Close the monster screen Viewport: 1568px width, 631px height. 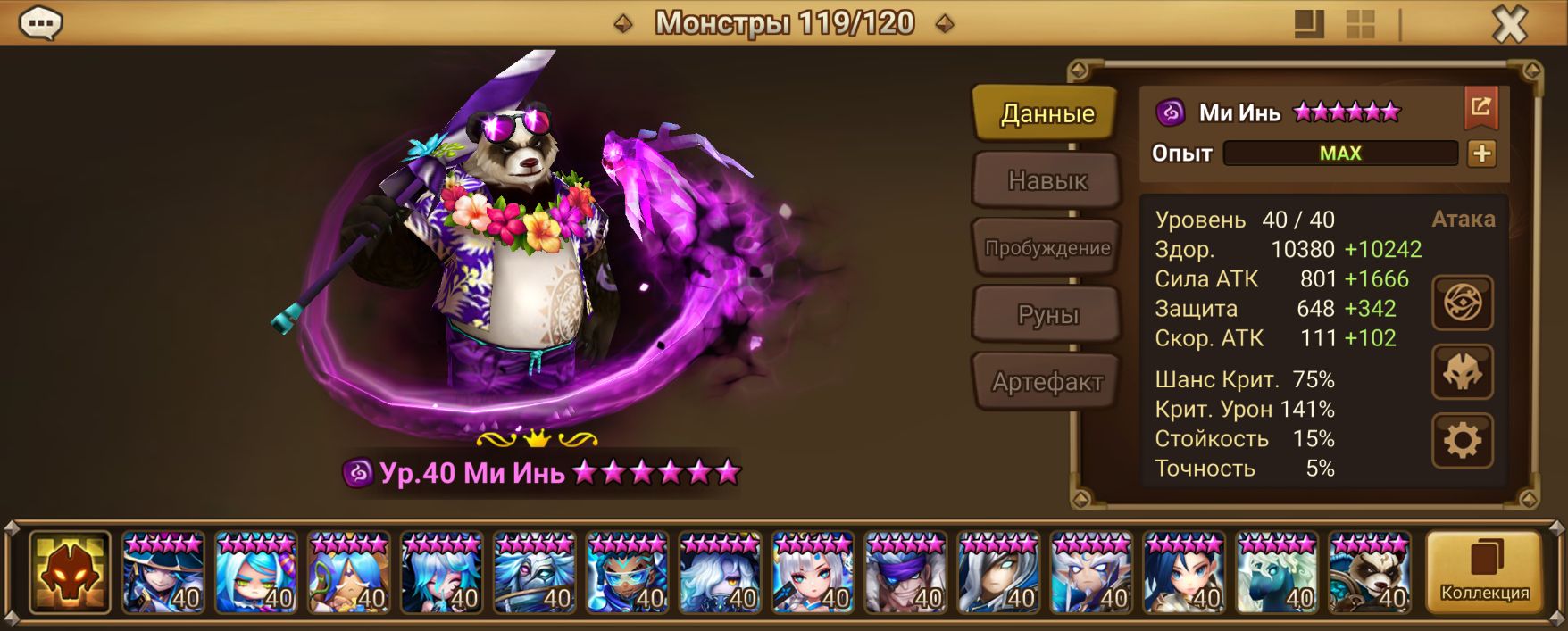1510,24
